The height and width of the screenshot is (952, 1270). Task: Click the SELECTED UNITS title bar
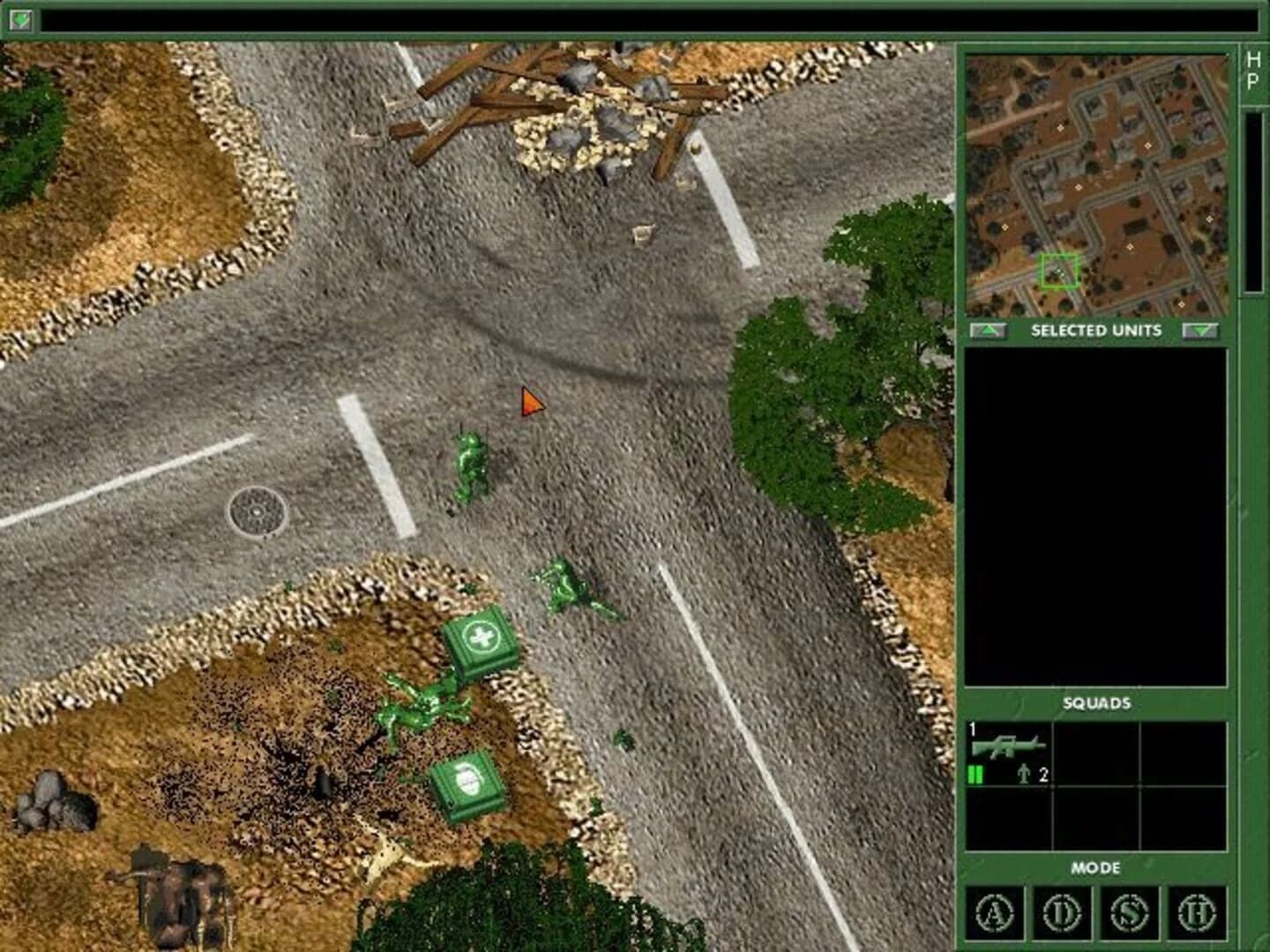pyautogui.click(x=1096, y=331)
